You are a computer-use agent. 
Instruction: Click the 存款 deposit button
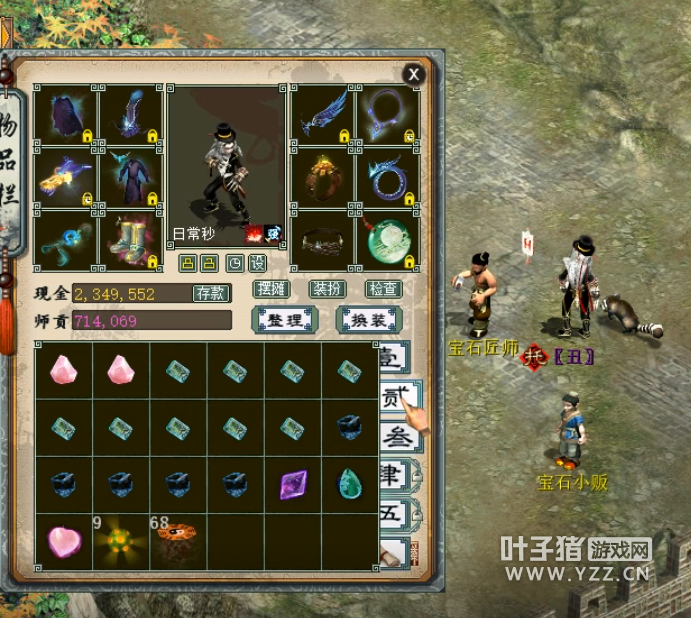point(211,293)
